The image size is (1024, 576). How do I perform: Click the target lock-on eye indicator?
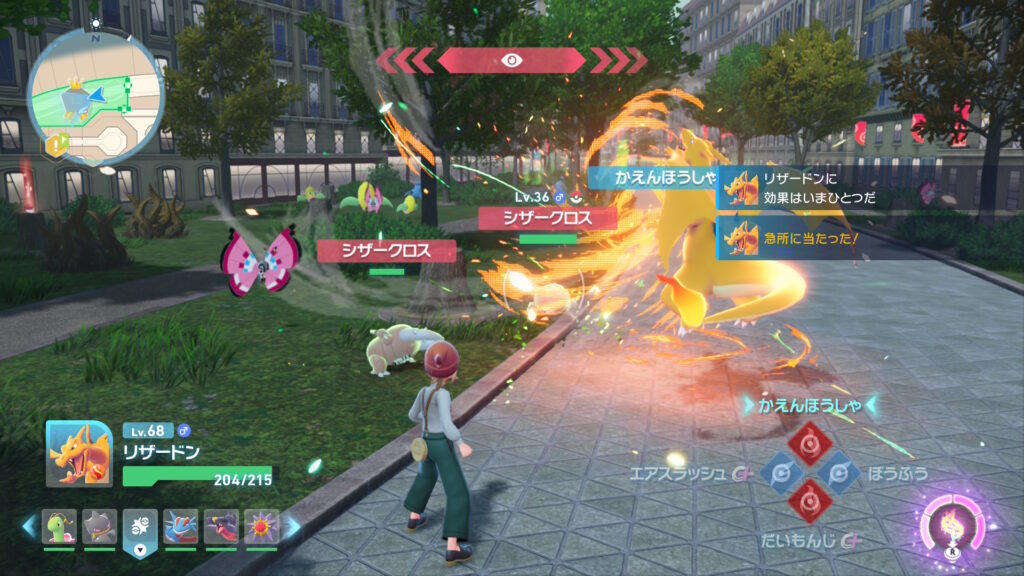point(511,60)
